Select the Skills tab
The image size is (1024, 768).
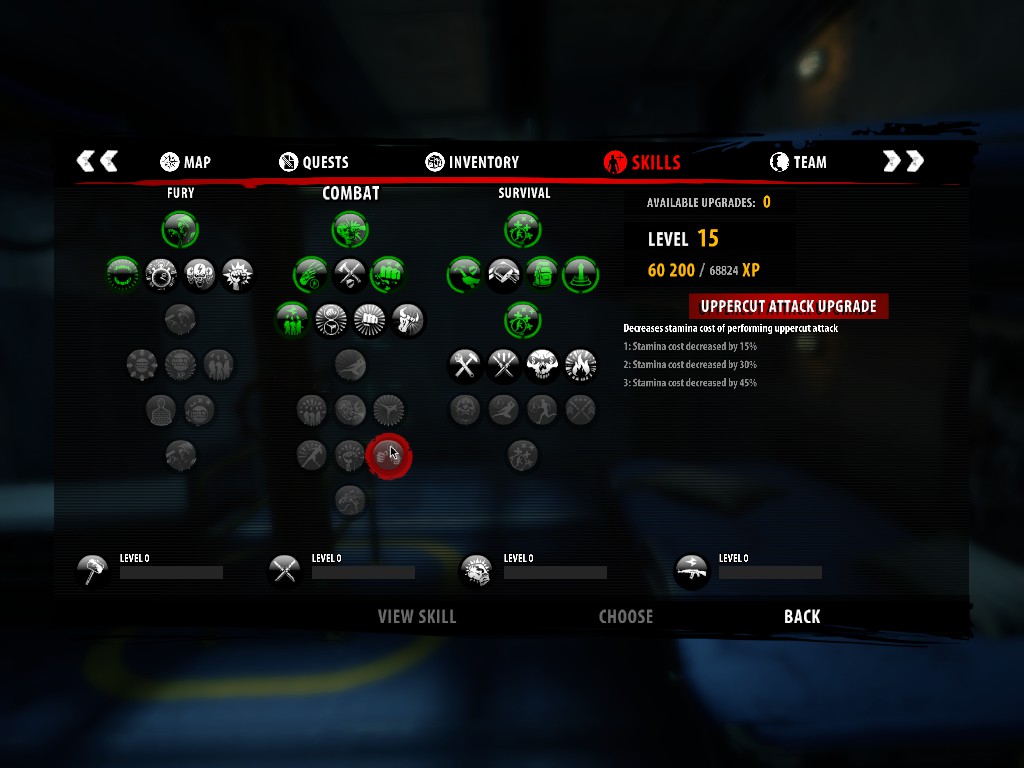pos(643,162)
